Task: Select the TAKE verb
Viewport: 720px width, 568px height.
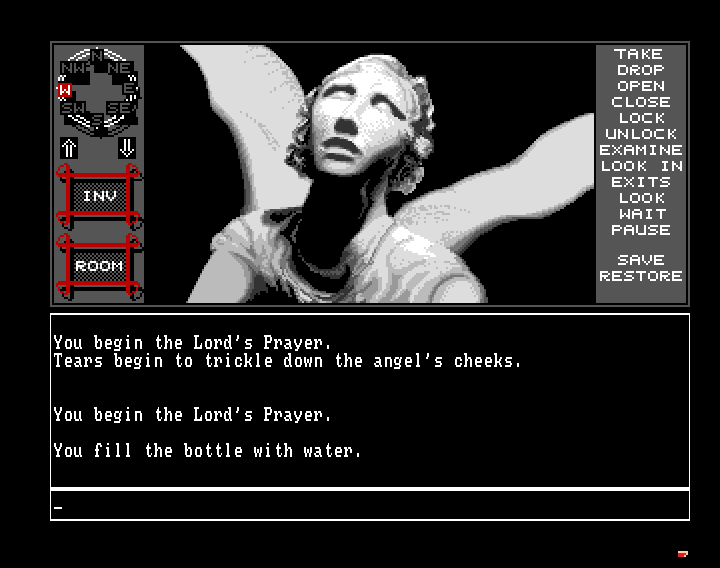Action: coord(640,54)
